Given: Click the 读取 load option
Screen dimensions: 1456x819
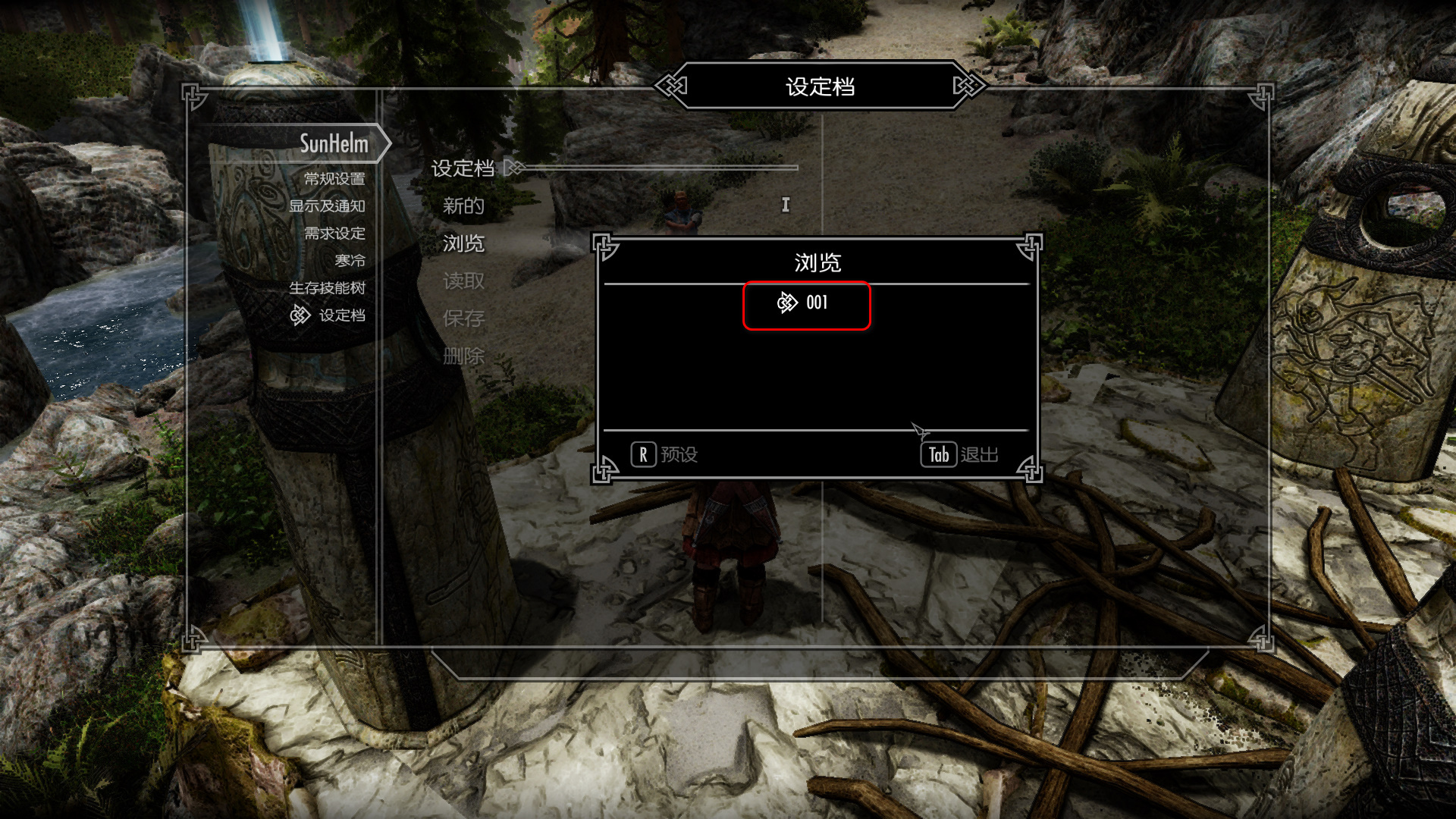Looking at the screenshot, I should click(463, 281).
